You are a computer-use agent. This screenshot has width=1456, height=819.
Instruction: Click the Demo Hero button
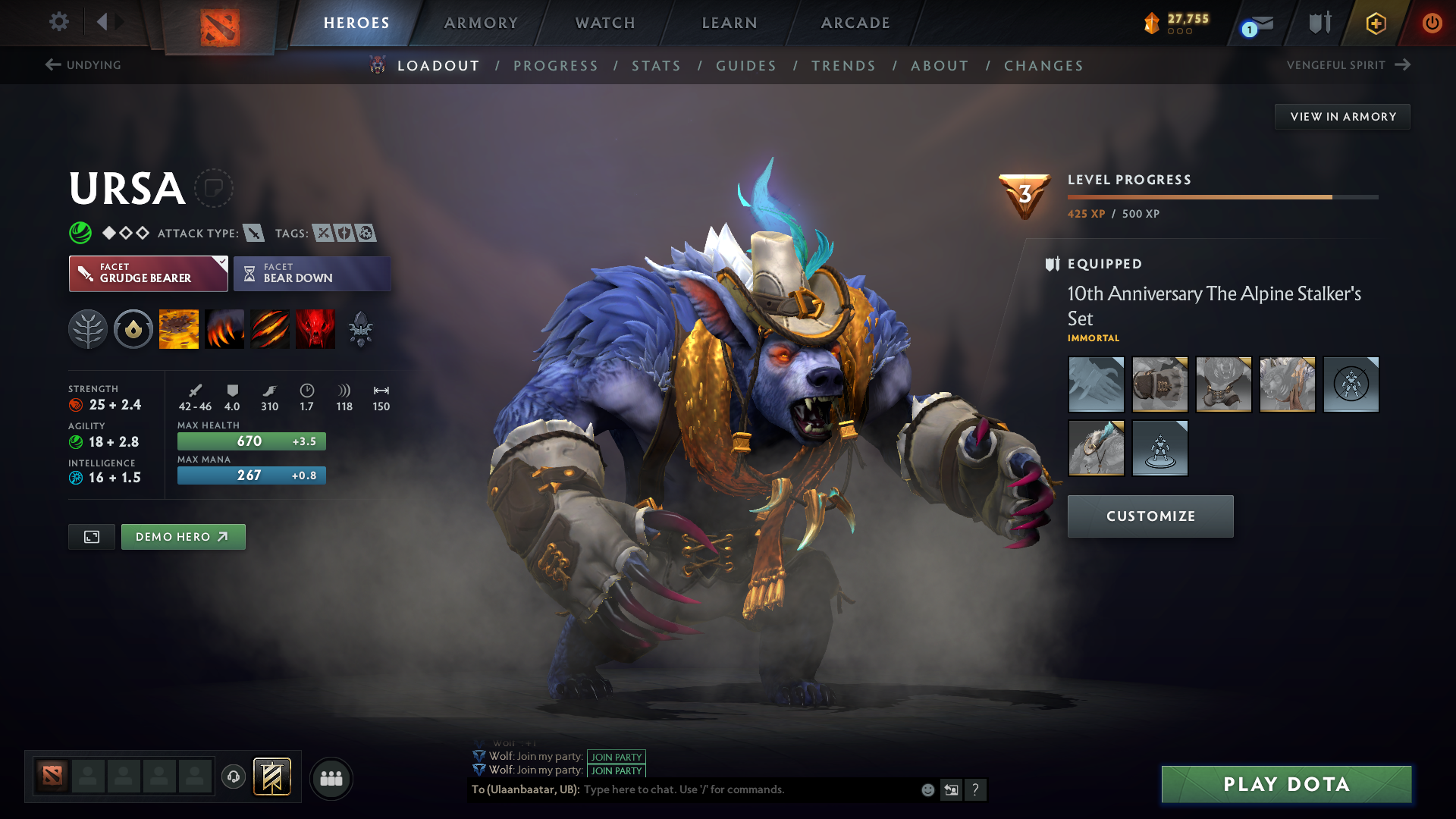(x=183, y=536)
